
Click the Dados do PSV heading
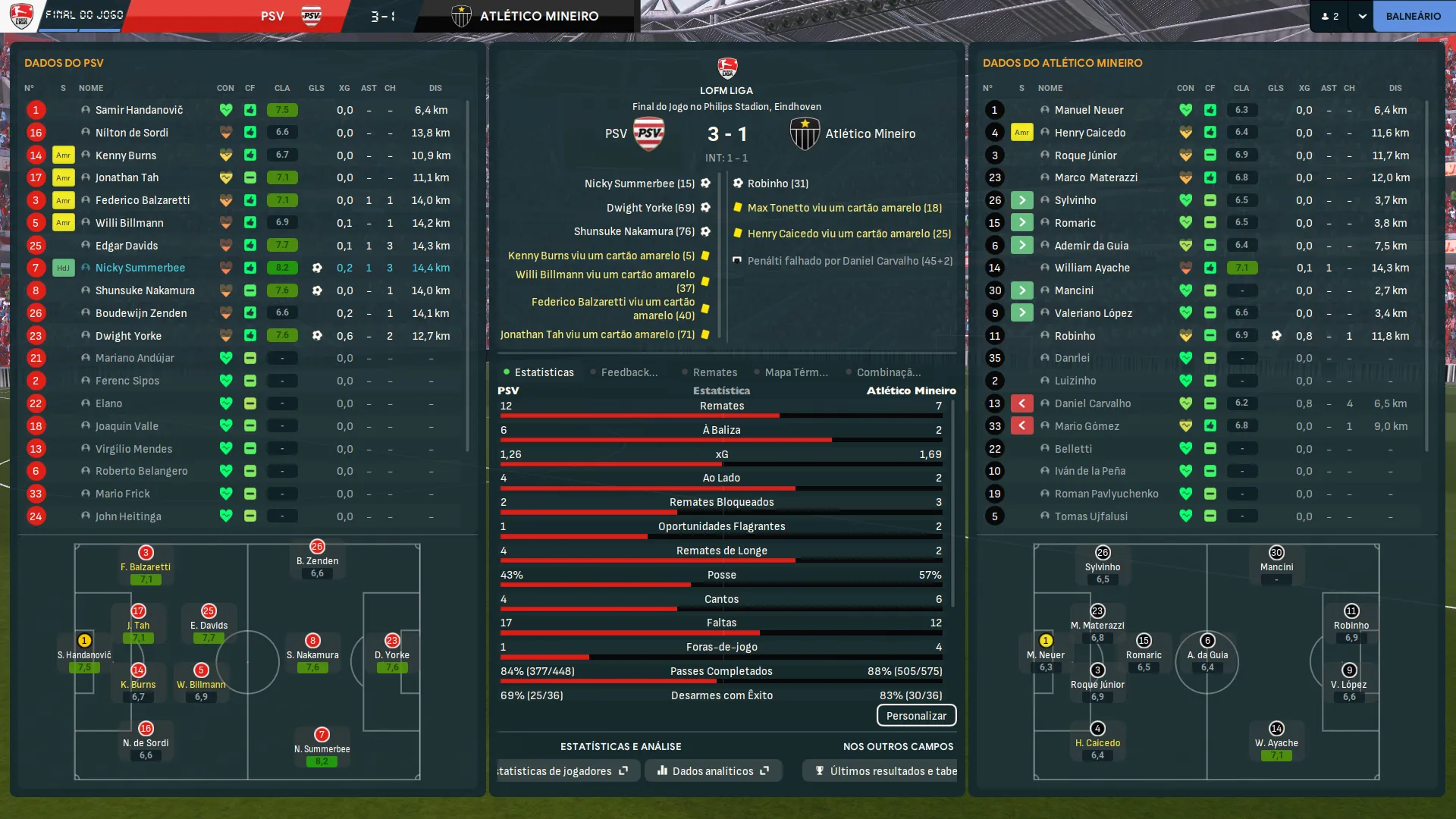[64, 63]
